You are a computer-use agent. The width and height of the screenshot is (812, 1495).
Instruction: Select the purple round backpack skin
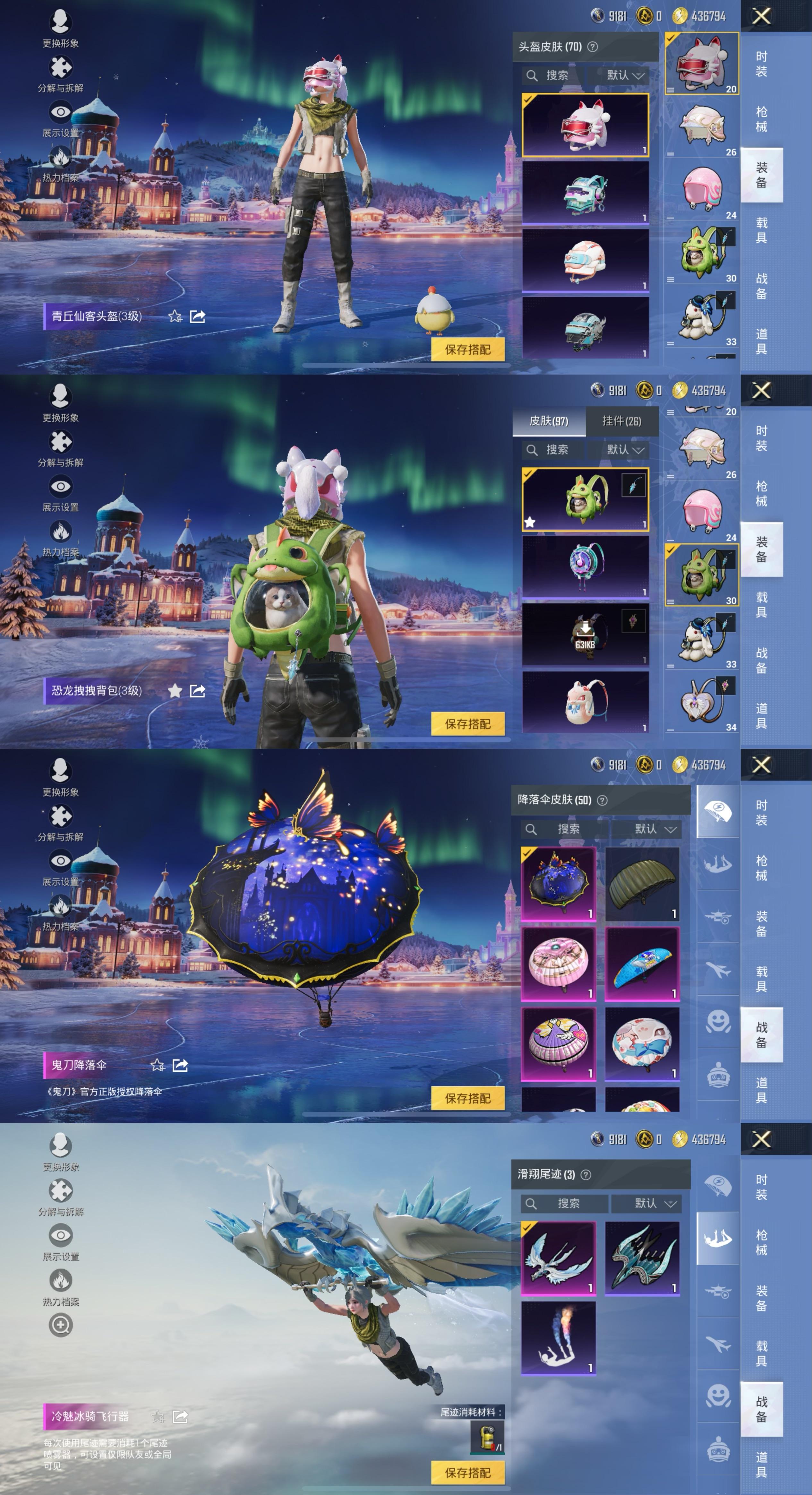tap(585, 566)
